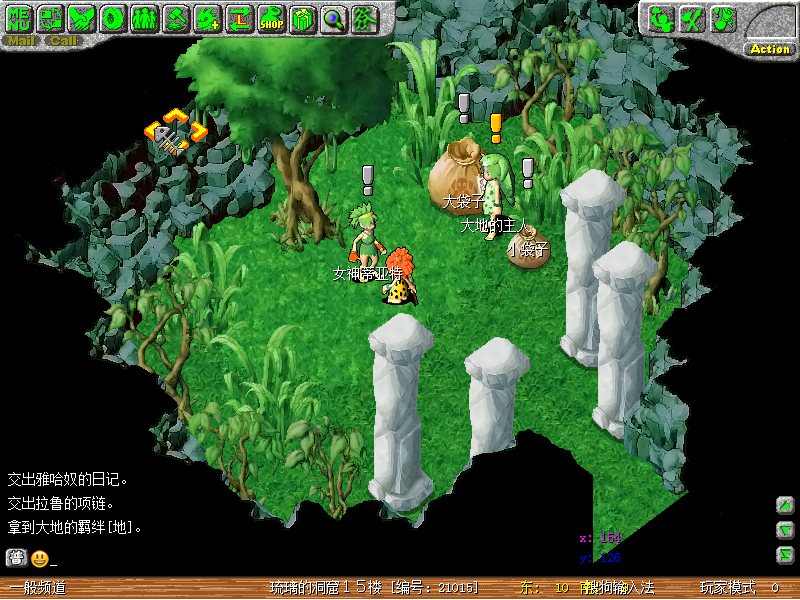Click the red L arrows icon
Image resolution: width=800 pixels, height=600 pixels.
[x=239, y=17]
